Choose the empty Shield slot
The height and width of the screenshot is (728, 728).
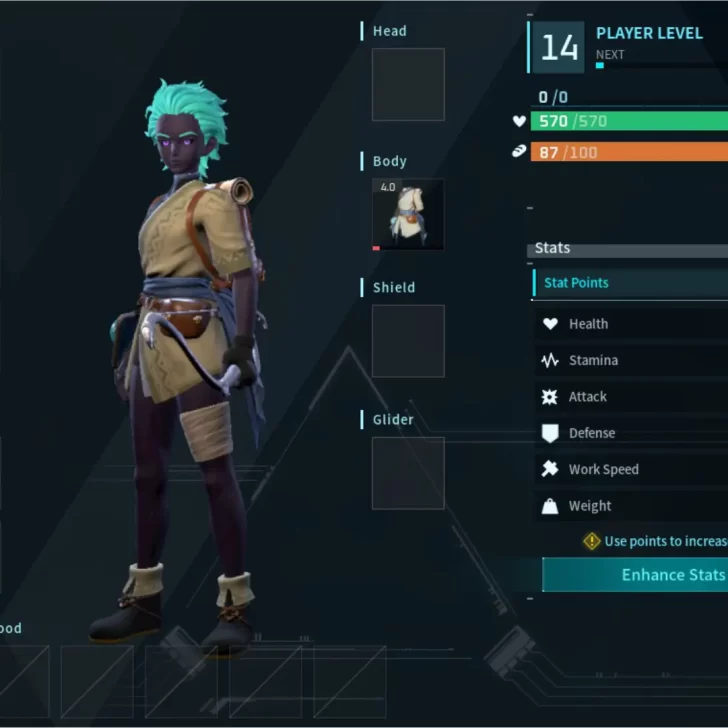click(x=408, y=341)
